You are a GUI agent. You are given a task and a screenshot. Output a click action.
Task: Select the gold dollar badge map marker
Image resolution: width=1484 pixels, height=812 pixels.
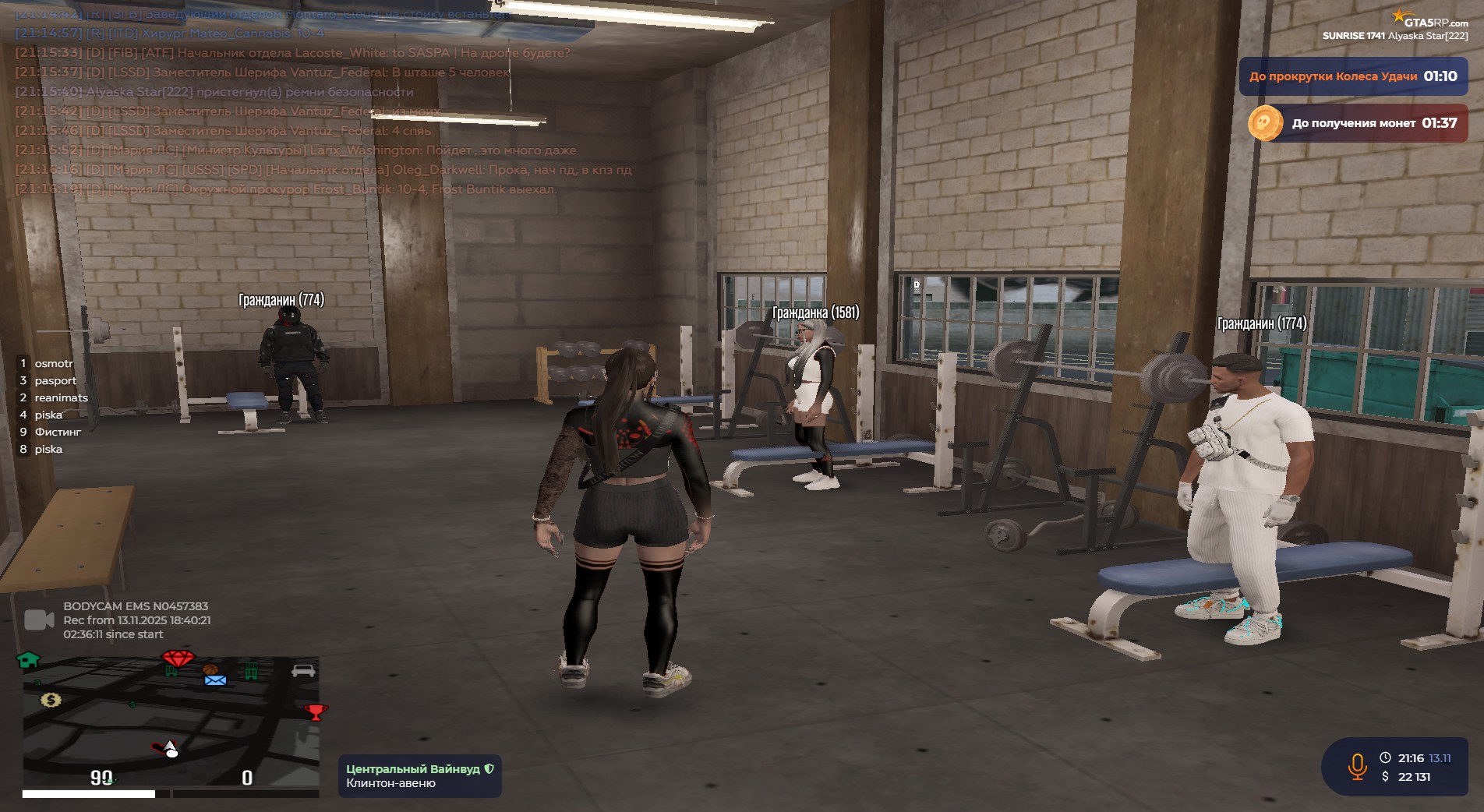(51, 700)
